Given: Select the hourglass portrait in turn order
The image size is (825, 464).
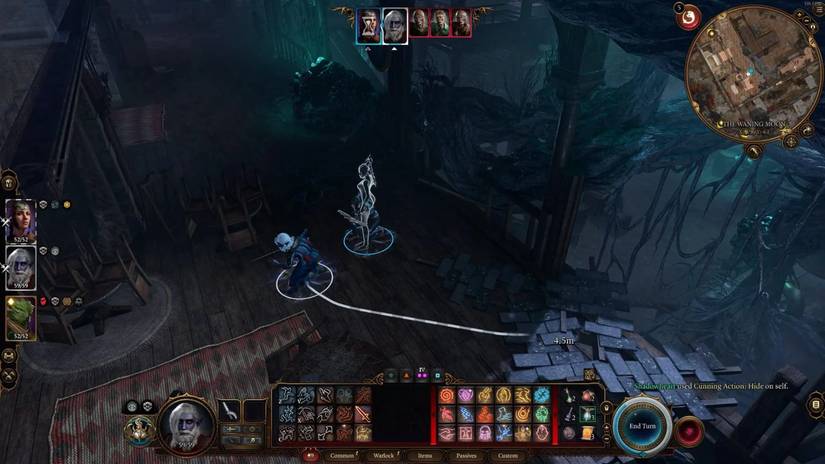Looking at the screenshot, I should (369, 24).
